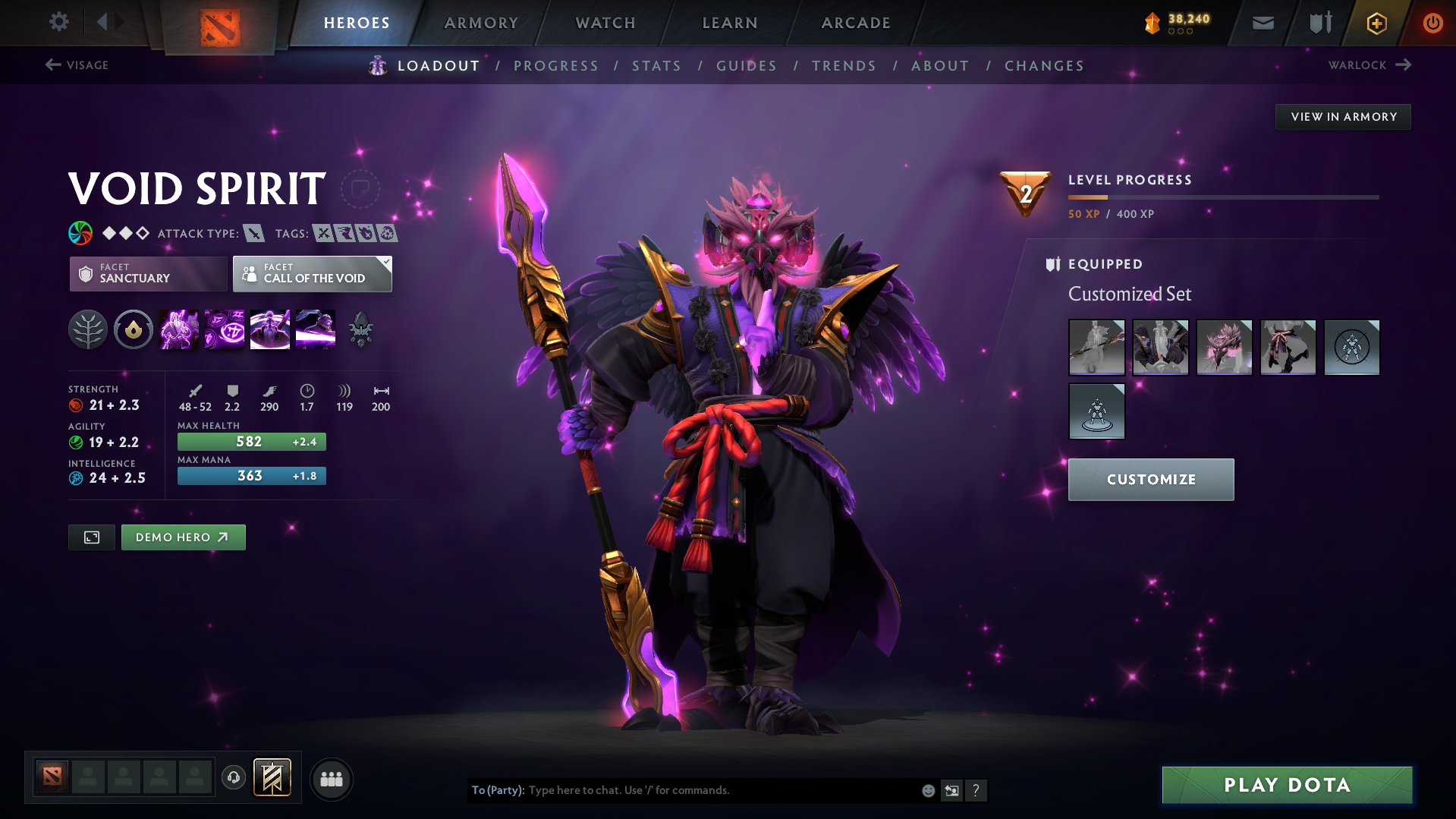
Task: Click the settings gear icon
Action: [x=58, y=23]
